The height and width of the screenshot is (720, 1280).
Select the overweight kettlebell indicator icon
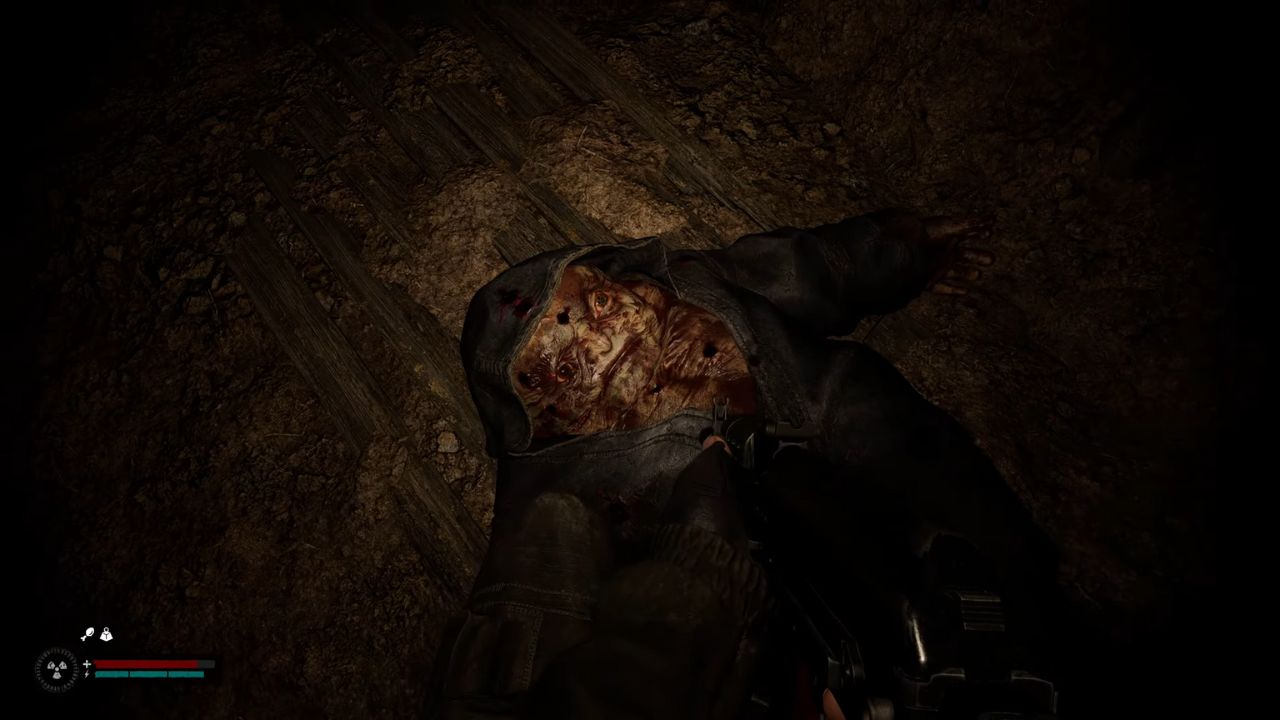(106, 634)
